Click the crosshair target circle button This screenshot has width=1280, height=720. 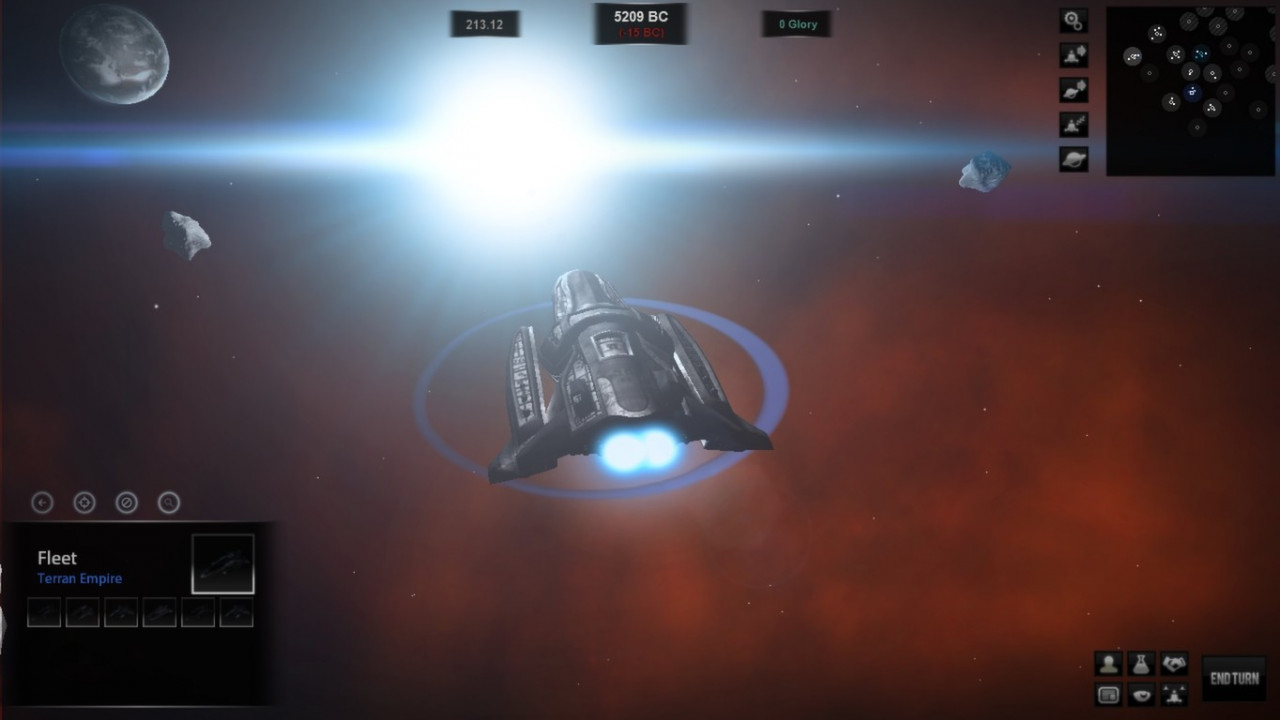pos(84,502)
